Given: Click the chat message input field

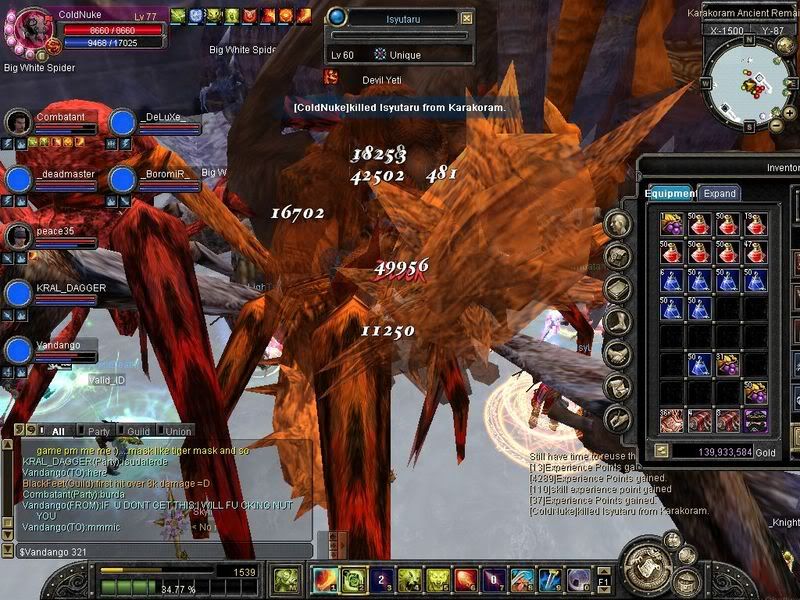Looking at the screenshot, I should pyautogui.click(x=160, y=551).
